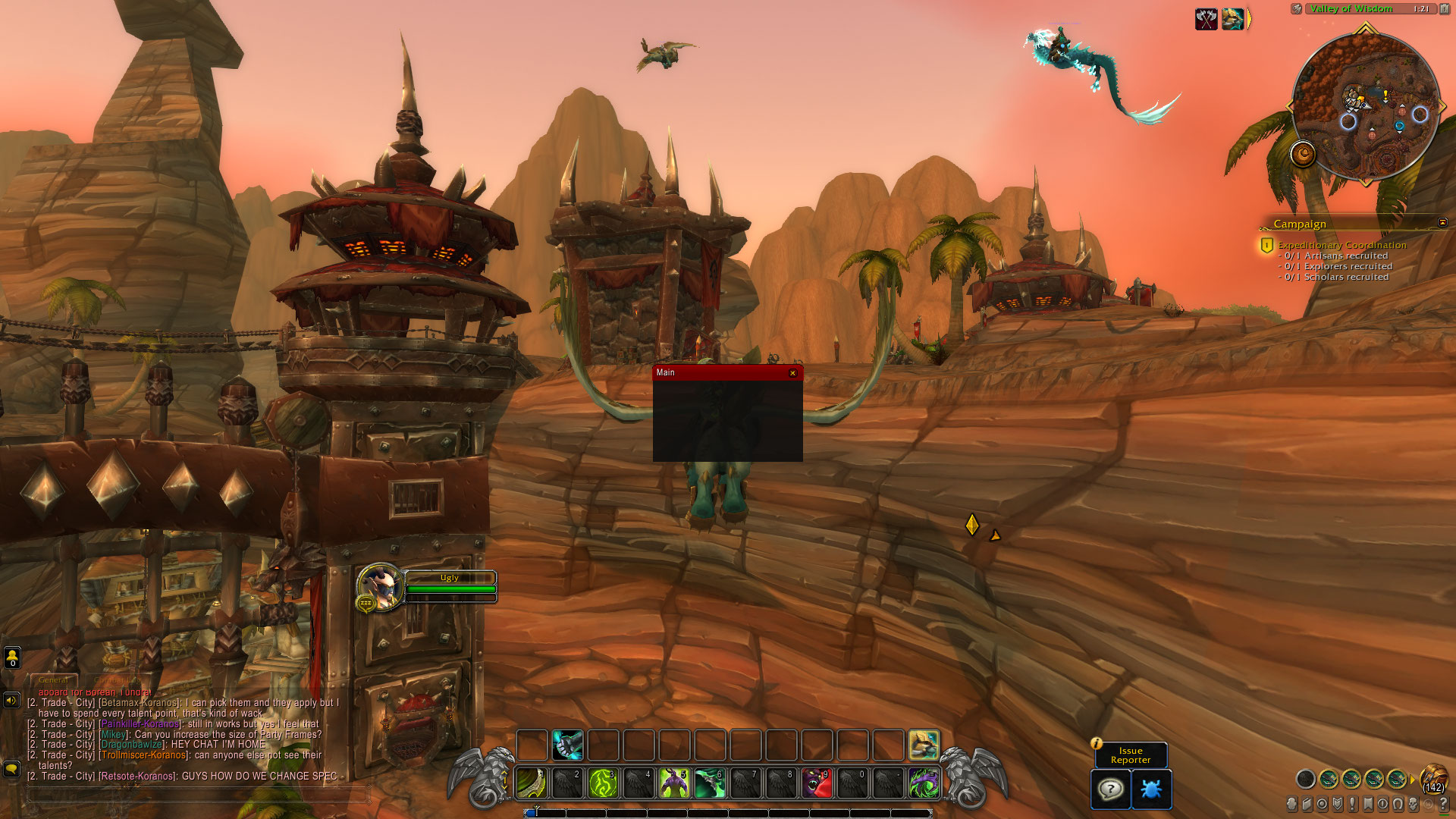Screen dimensions: 1456x819
Task: Click the crossed axes buff icon
Action: pyautogui.click(x=1206, y=19)
